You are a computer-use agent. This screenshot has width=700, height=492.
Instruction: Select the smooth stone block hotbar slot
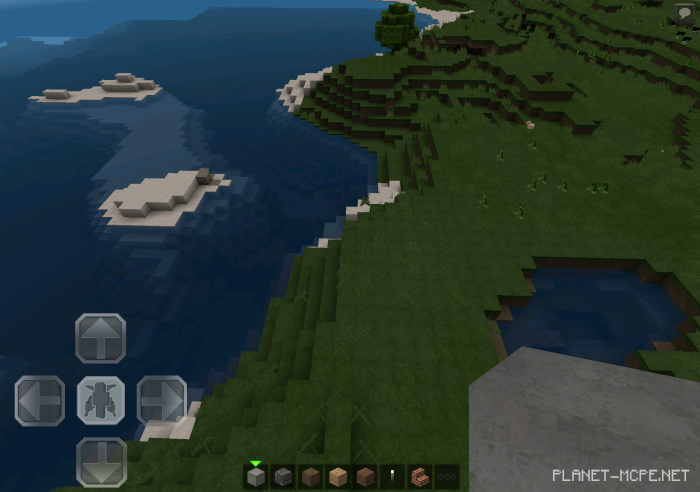click(257, 477)
